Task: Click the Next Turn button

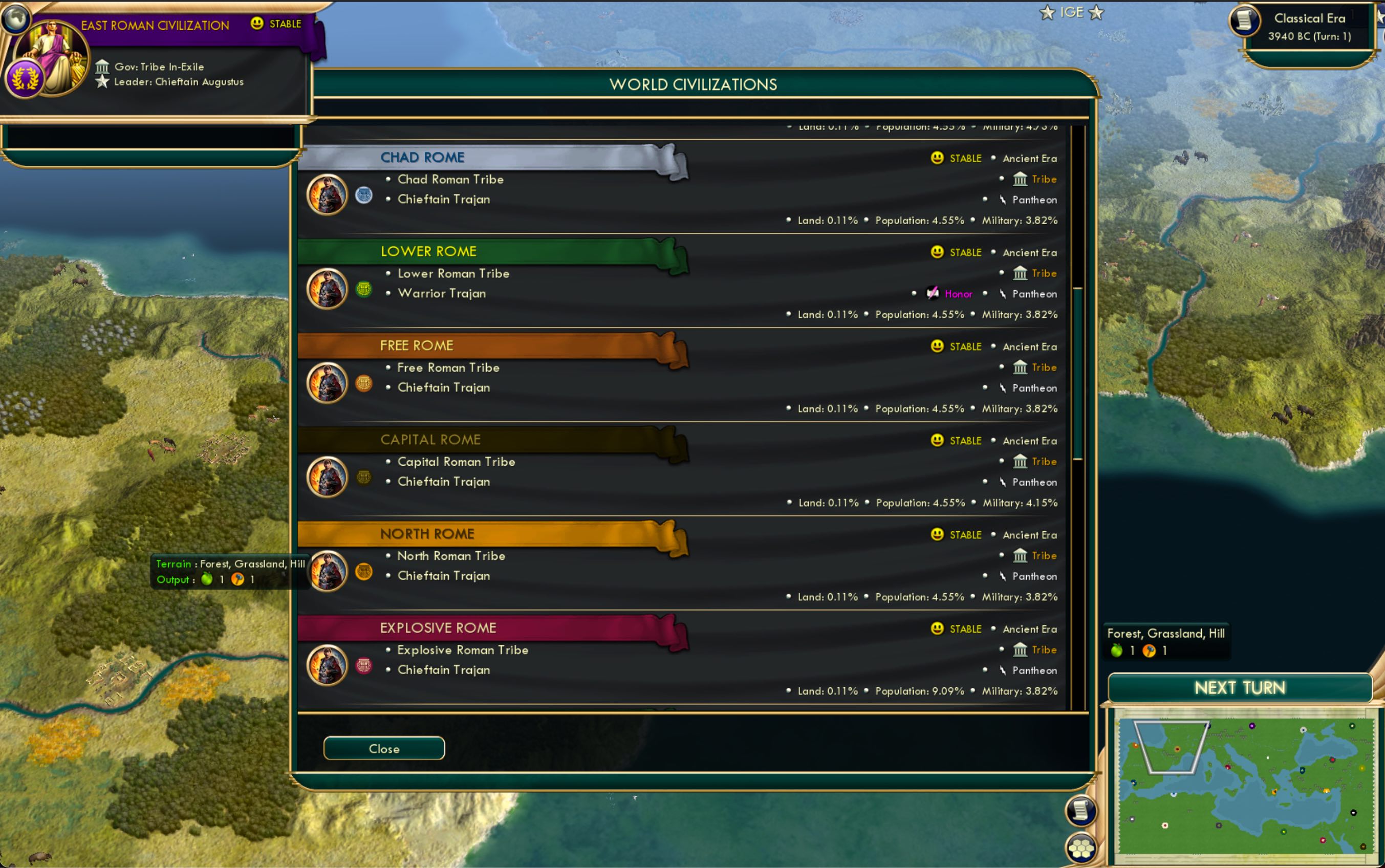Action: (1239, 687)
